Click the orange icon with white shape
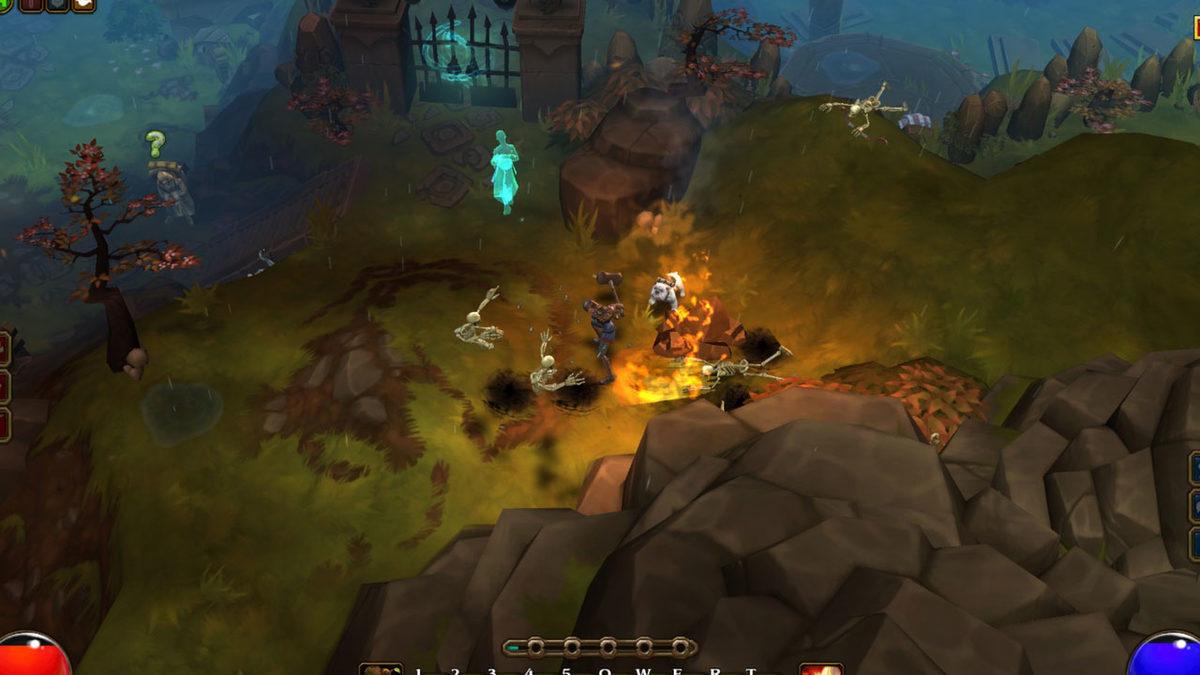 [84, 4]
